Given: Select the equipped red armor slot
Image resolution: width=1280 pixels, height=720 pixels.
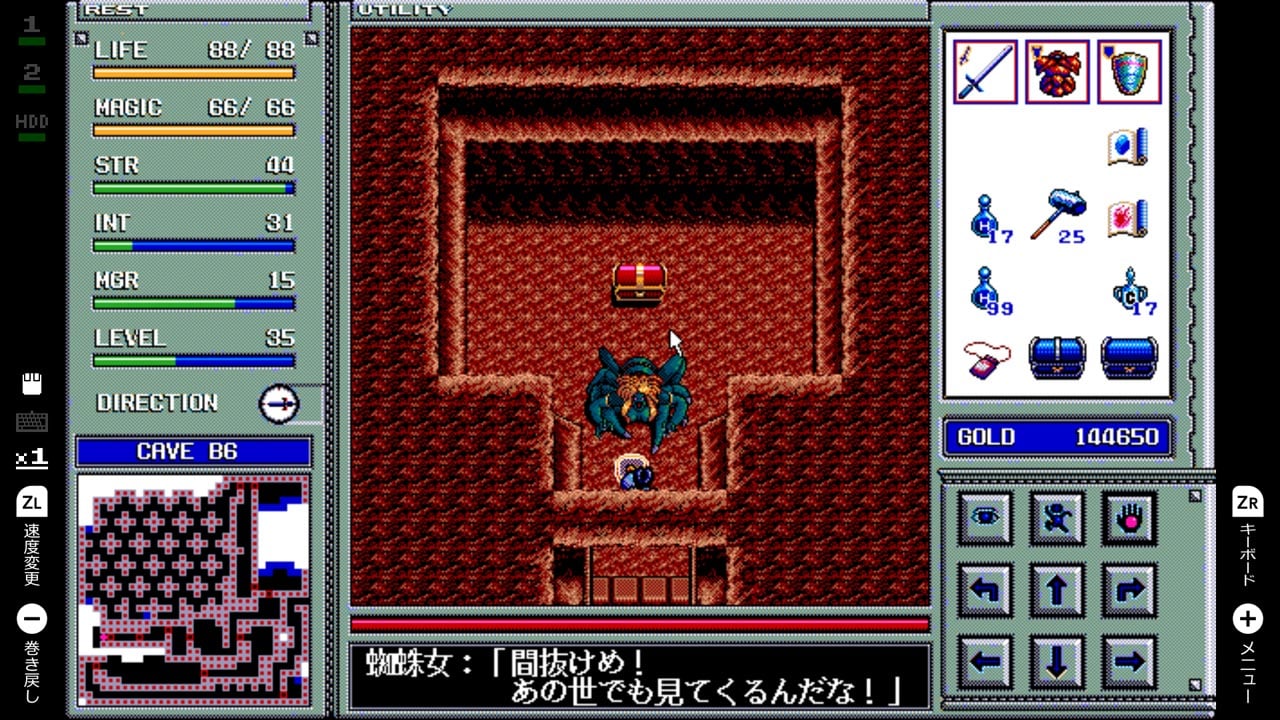Looking at the screenshot, I should (x=1057, y=72).
